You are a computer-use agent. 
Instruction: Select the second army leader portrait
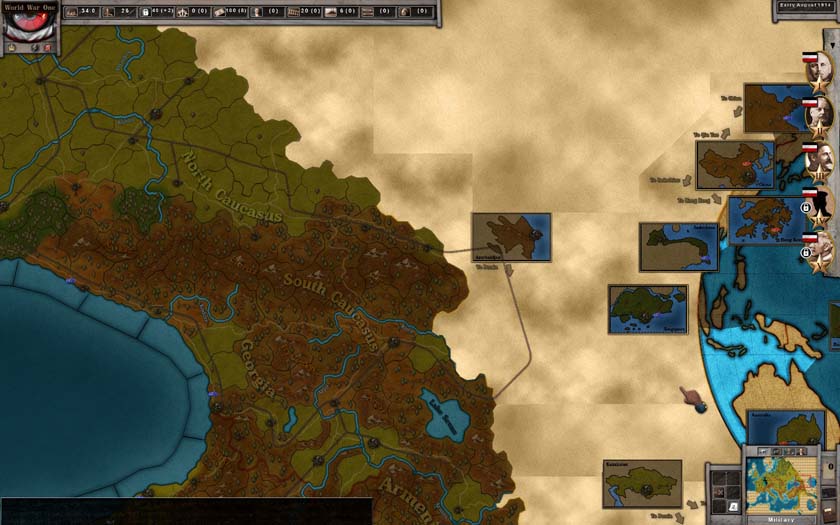pos(819,115)
